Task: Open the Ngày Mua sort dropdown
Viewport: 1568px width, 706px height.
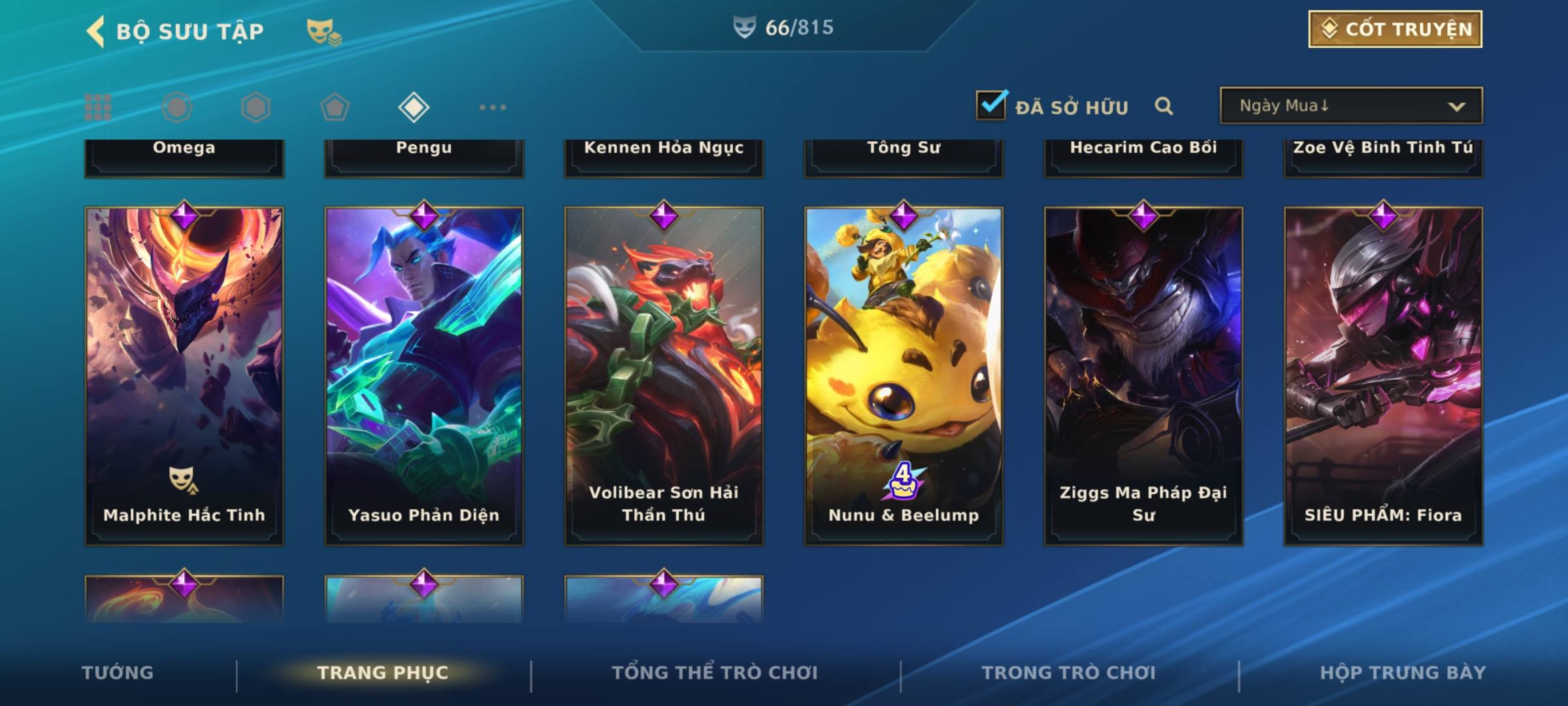Action: (x=1350, y=106)
